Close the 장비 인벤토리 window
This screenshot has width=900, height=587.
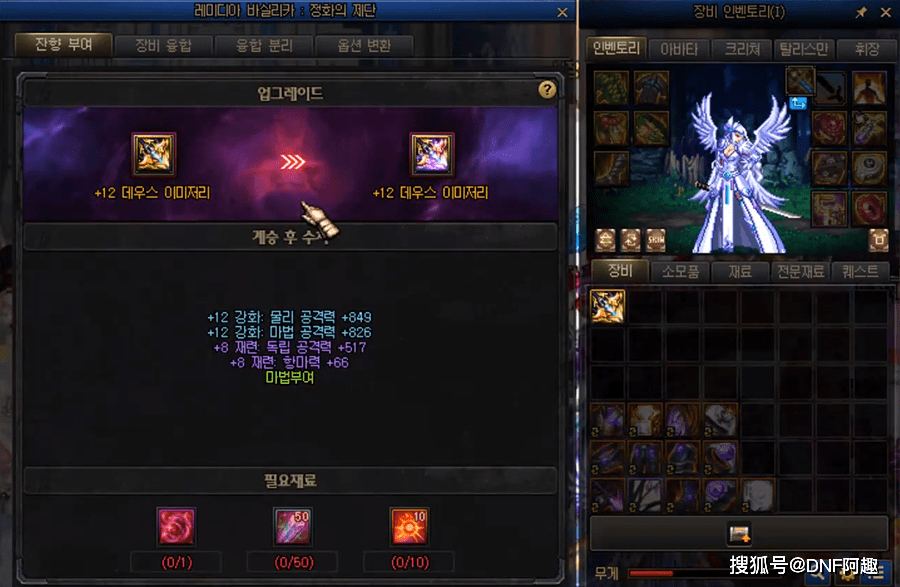(x=884, y=12)
